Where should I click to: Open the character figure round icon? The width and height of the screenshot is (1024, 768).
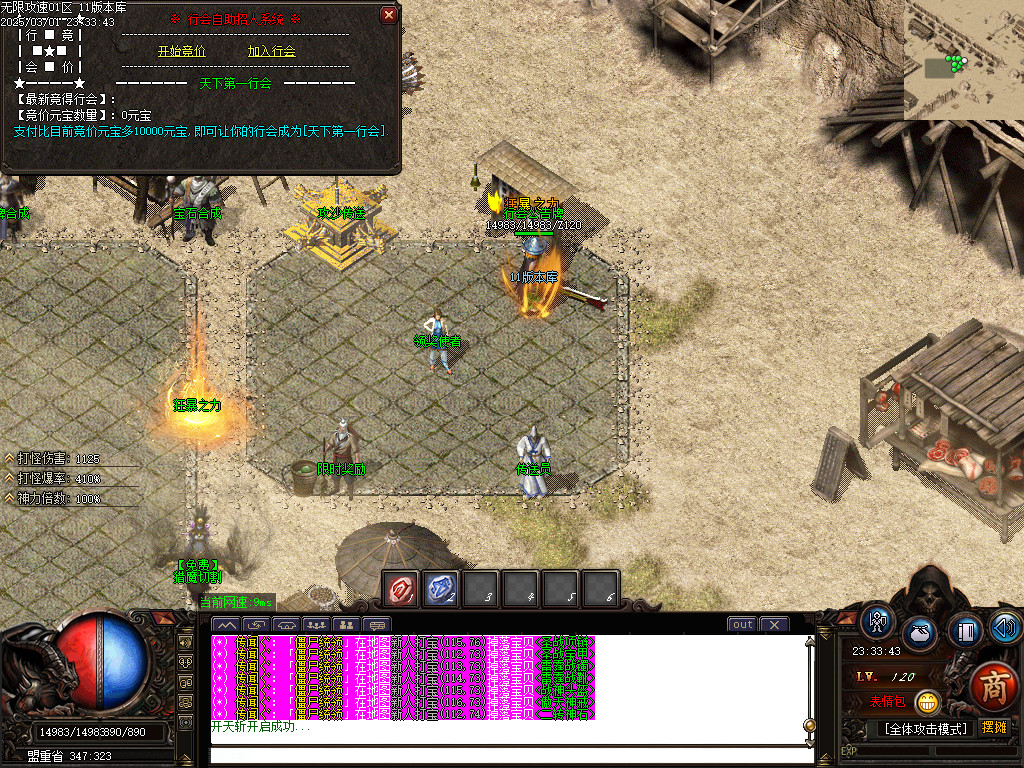879,621
